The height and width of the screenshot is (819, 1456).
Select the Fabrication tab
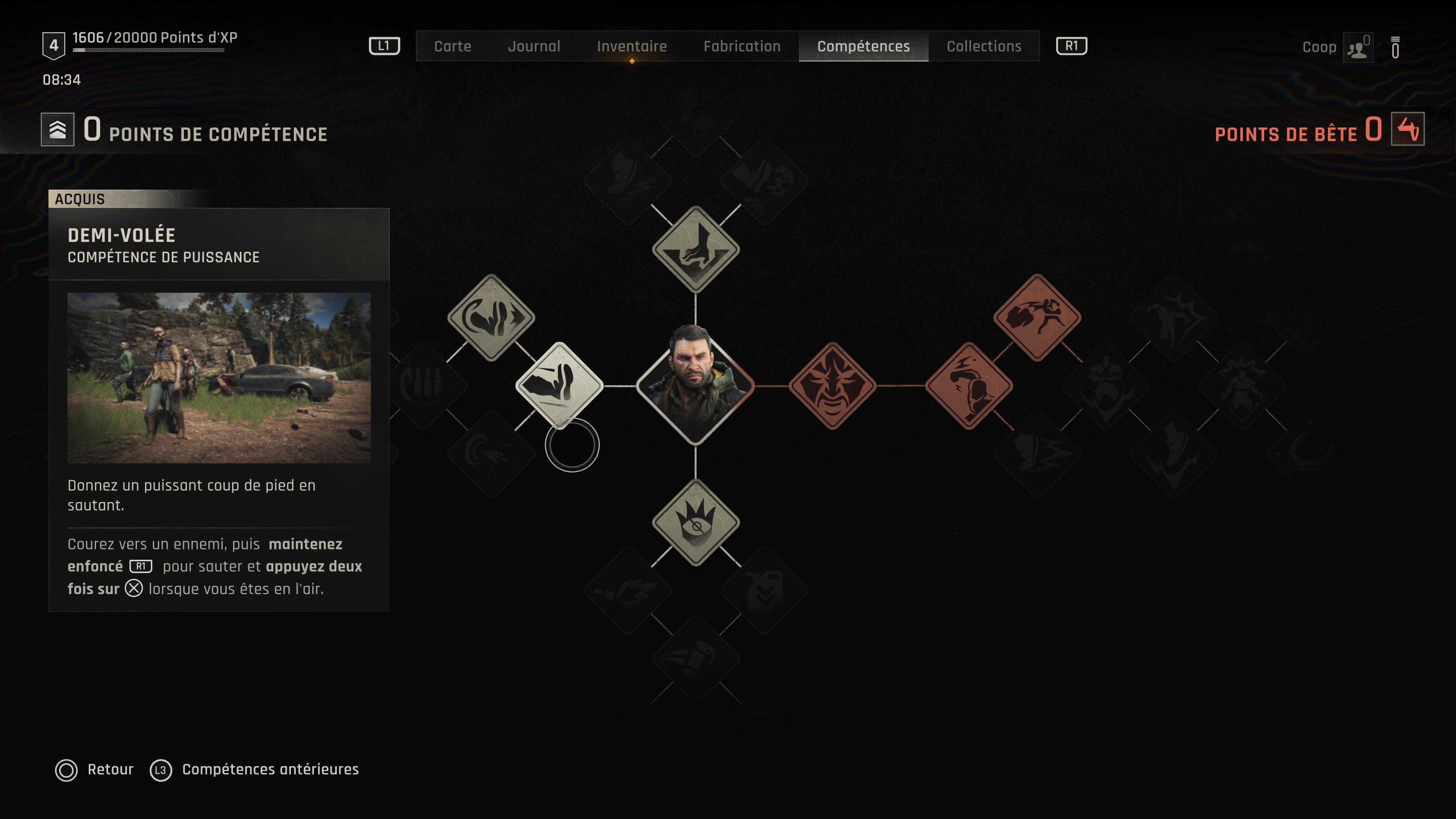pyautogui.click(x=742, y=46)
